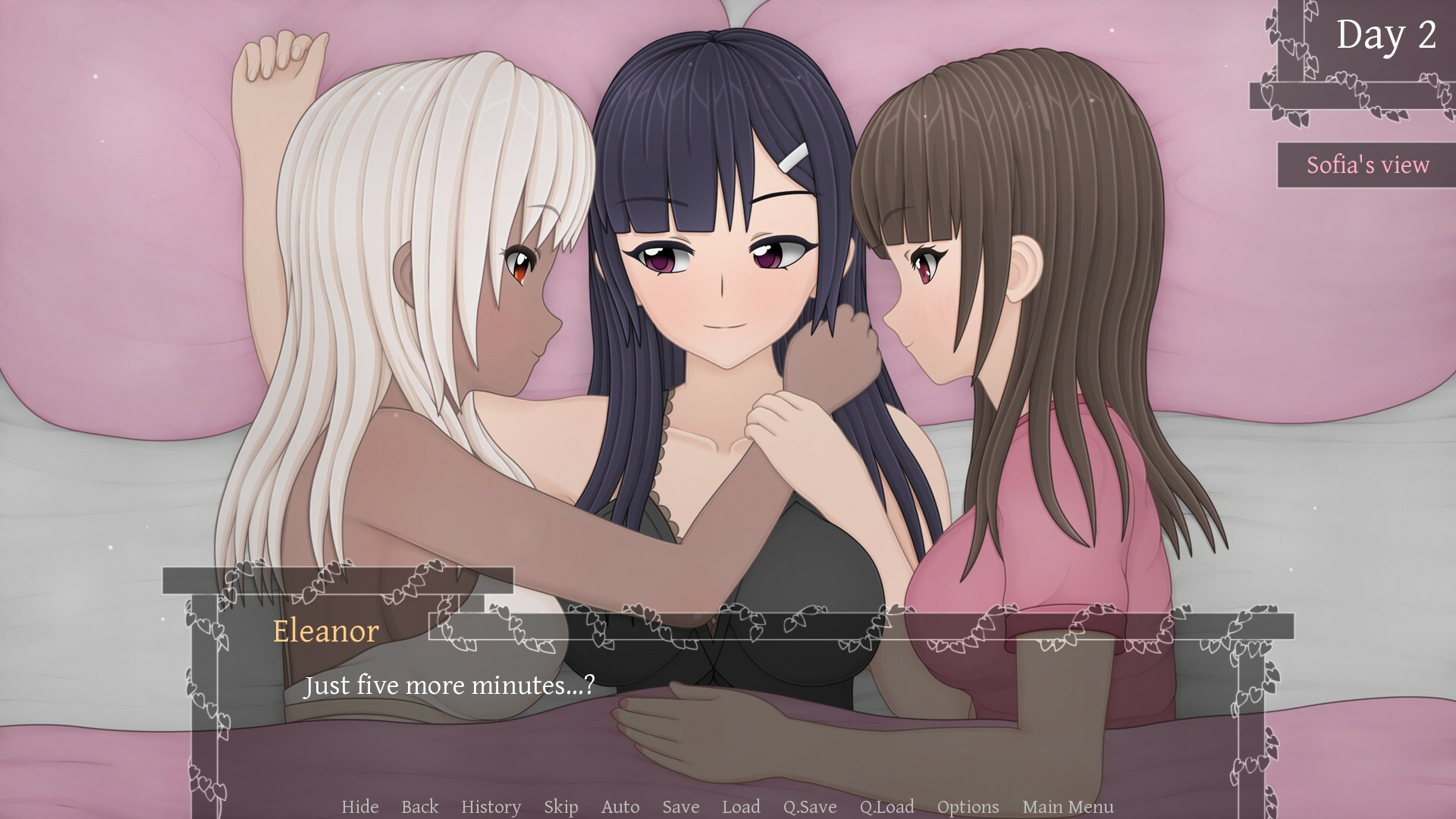Screen dimensions: 1456x819
Task: Go Back to the previous line
Action: (419, 807)
